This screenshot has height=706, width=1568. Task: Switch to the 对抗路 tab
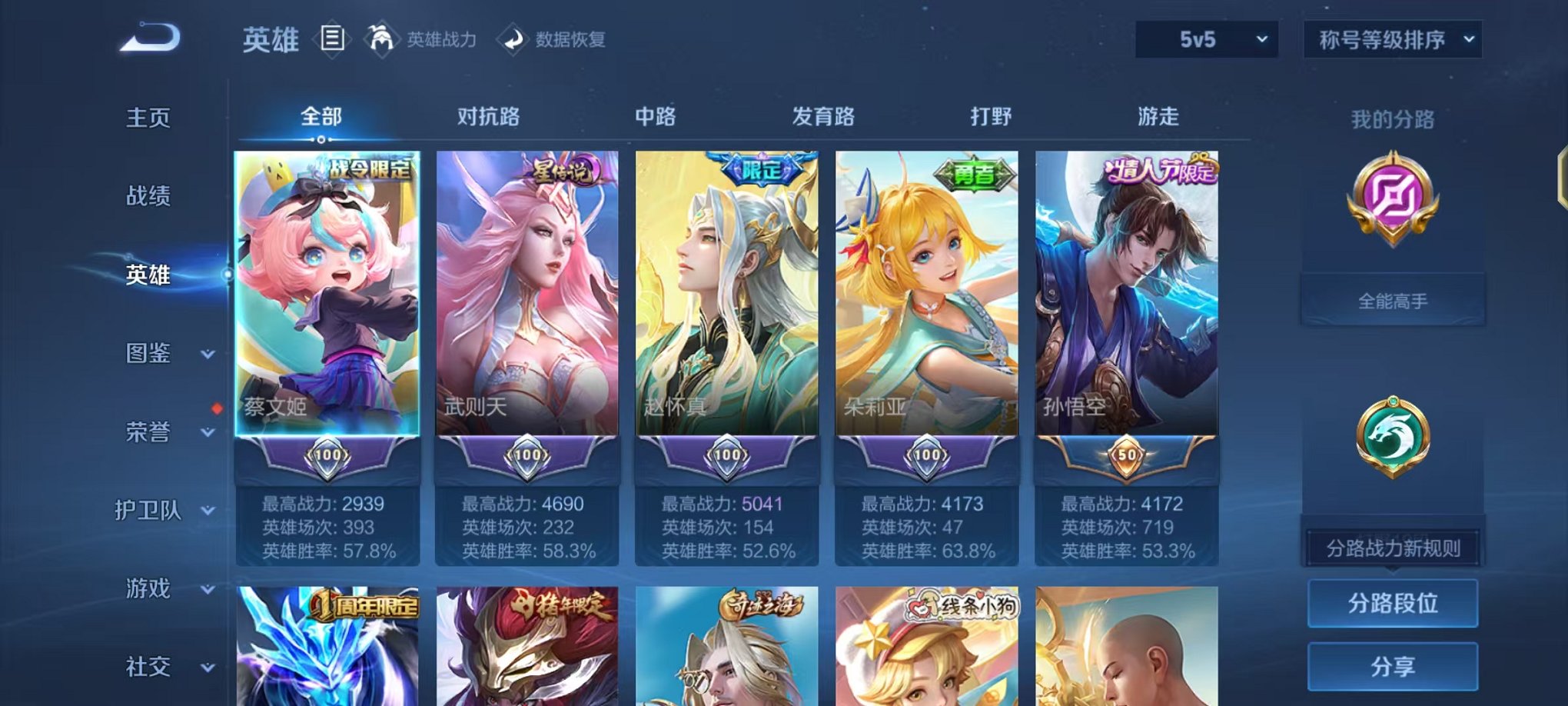489,117
